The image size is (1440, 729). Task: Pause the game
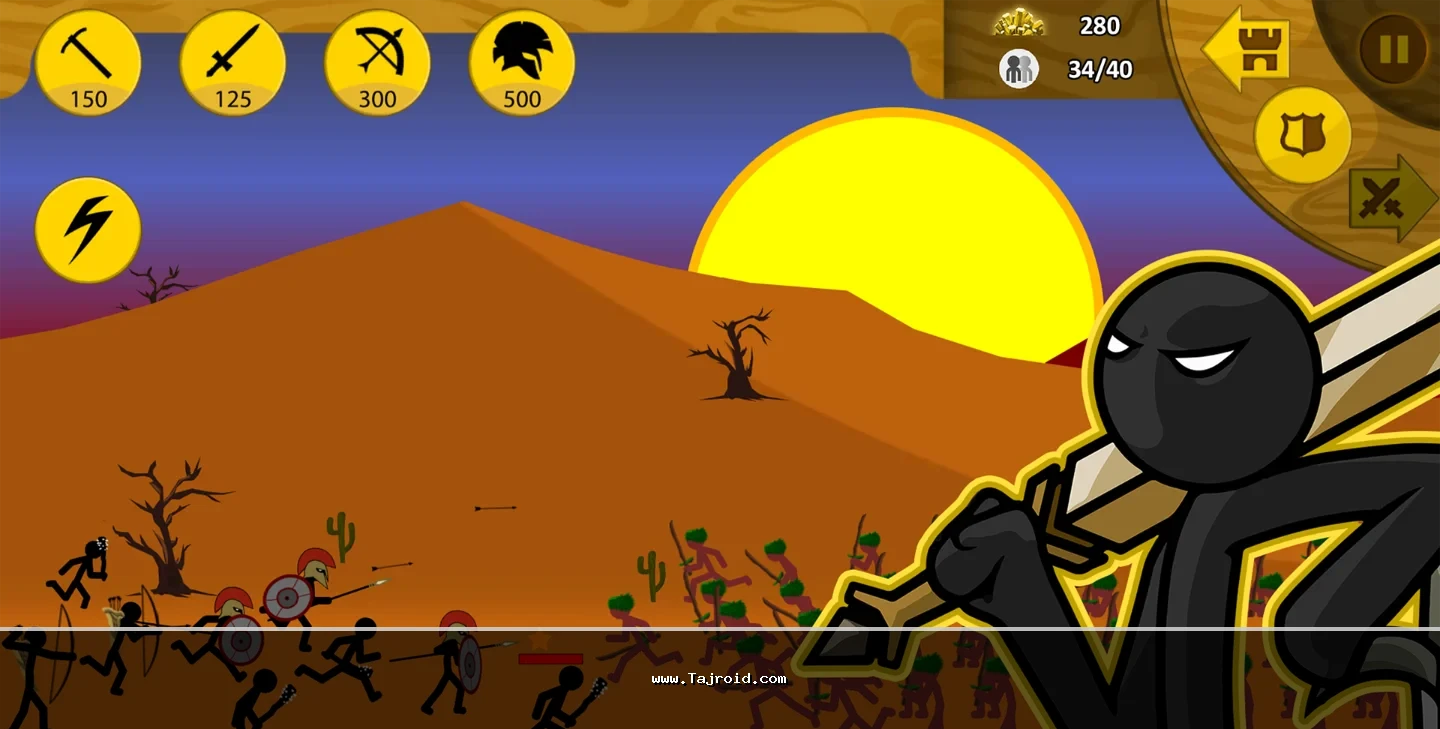point(1394,48)
